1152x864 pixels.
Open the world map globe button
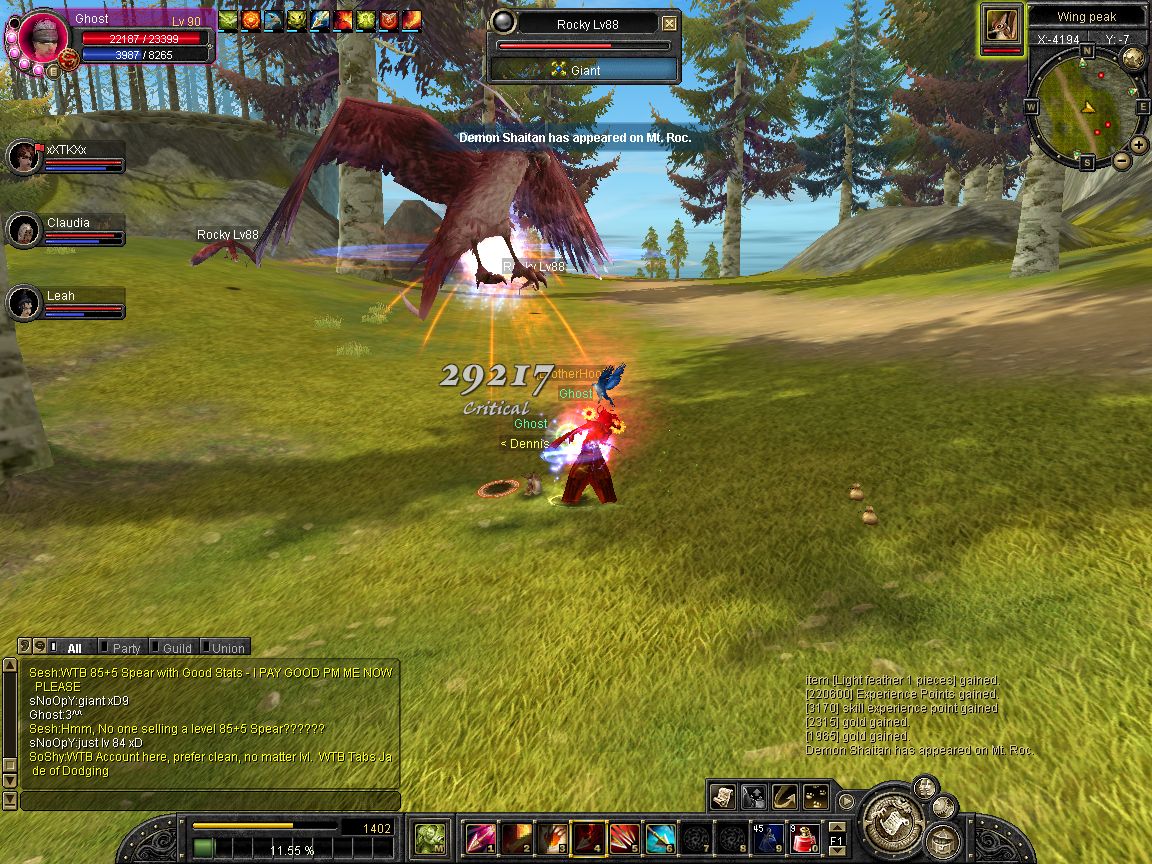click(1133, 58)
